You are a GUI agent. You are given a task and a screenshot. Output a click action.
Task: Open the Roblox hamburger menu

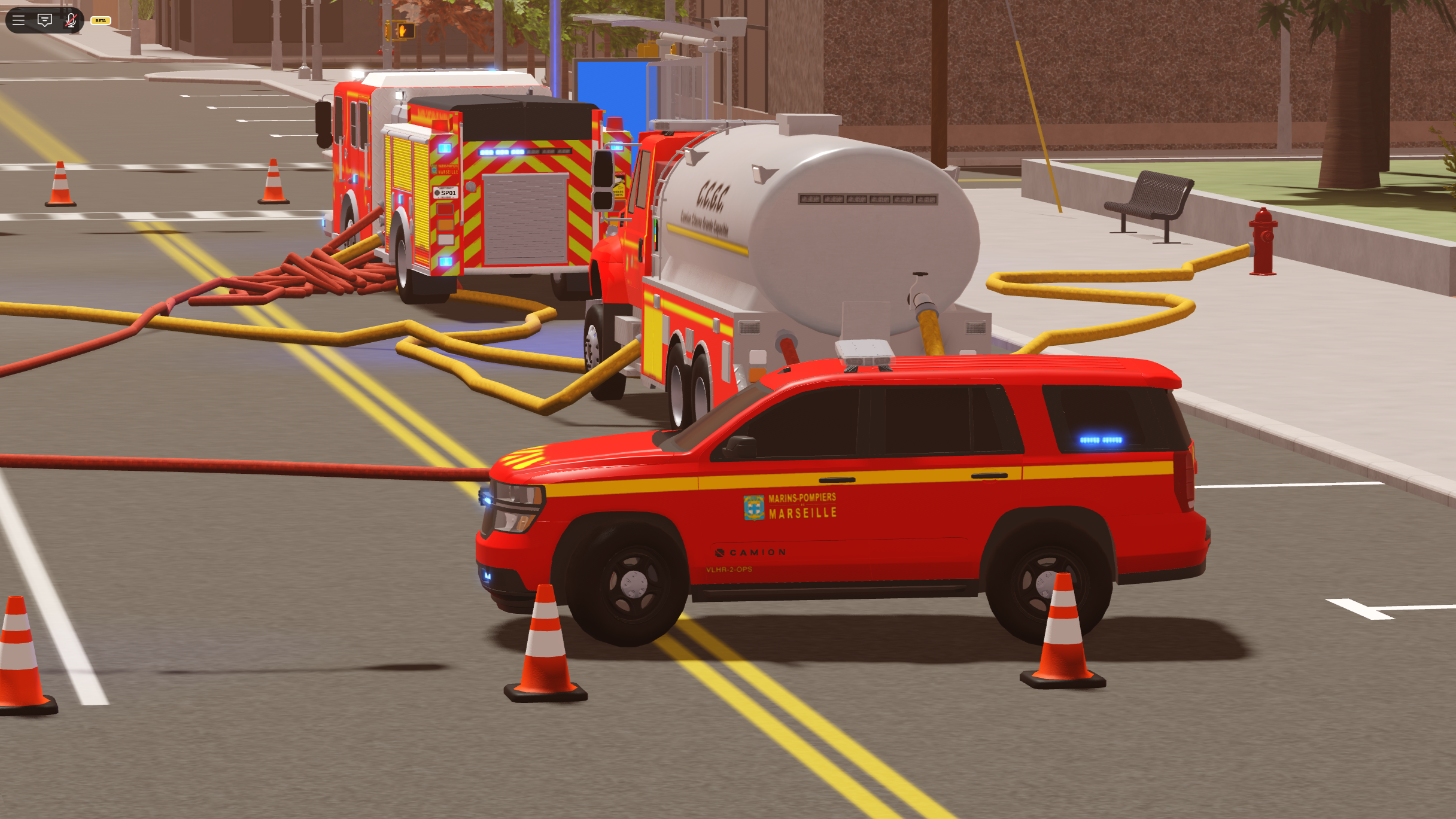point(19,20)
